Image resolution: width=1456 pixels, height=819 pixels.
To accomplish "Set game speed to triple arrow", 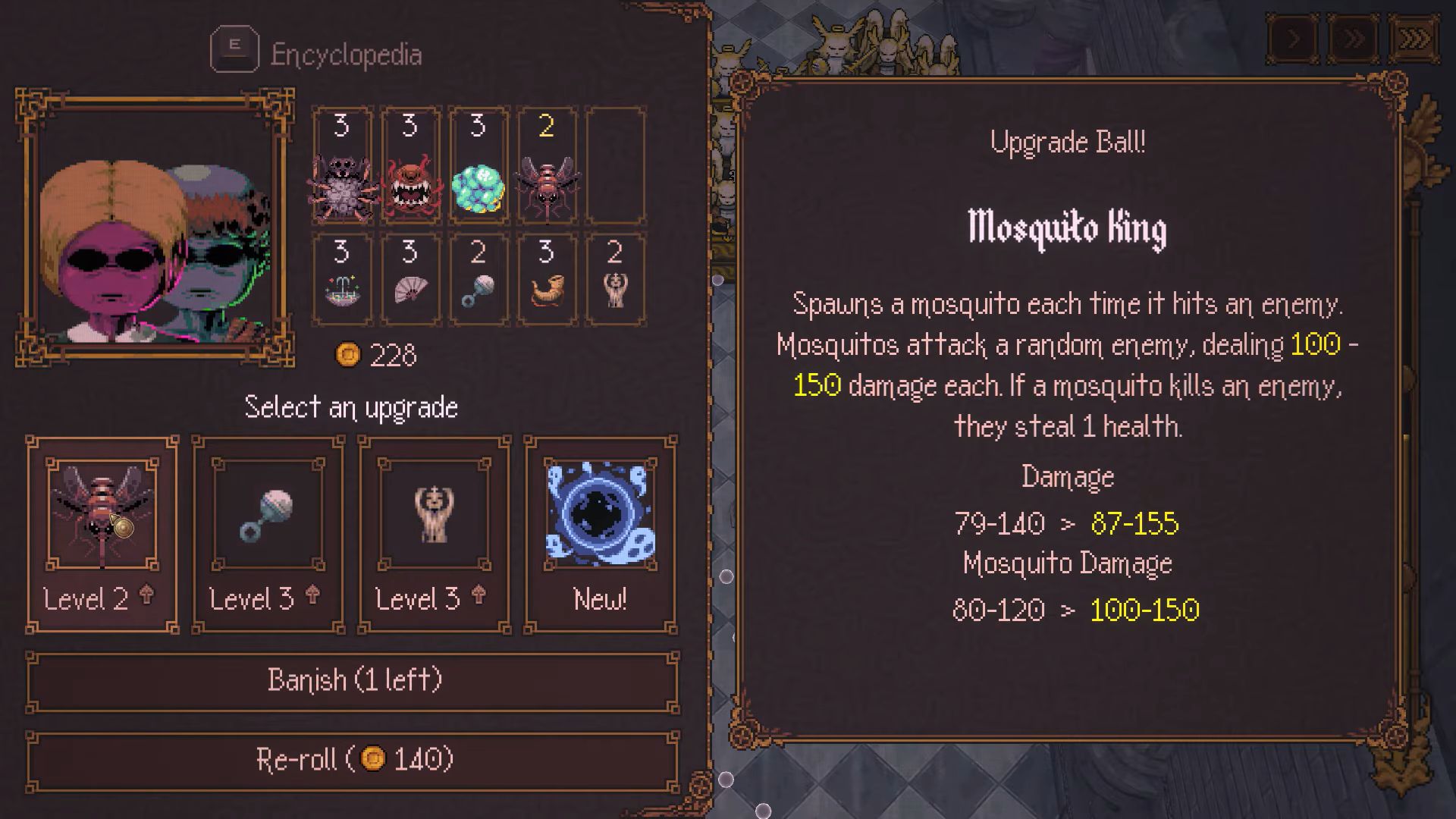I will [1414, 39].
